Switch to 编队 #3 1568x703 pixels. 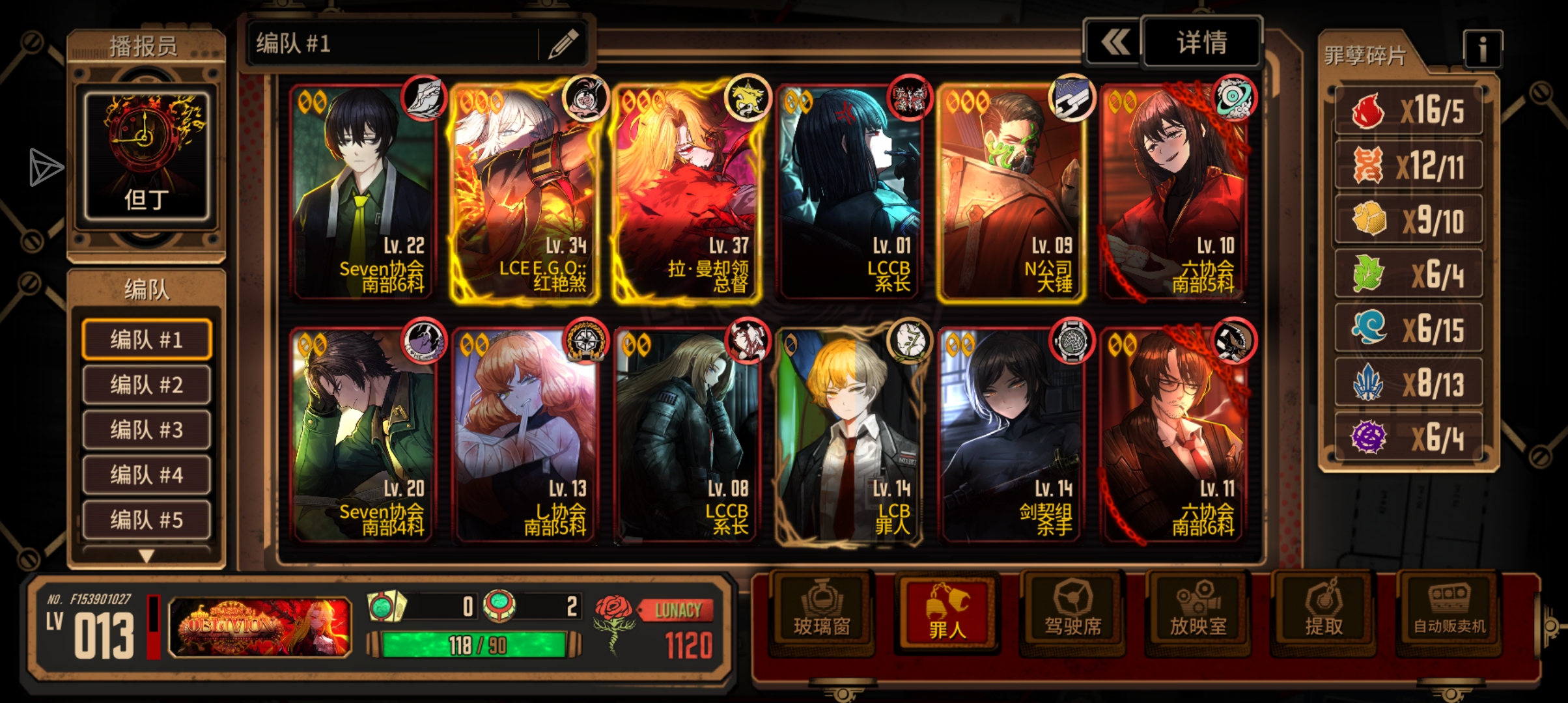point(147,430)
